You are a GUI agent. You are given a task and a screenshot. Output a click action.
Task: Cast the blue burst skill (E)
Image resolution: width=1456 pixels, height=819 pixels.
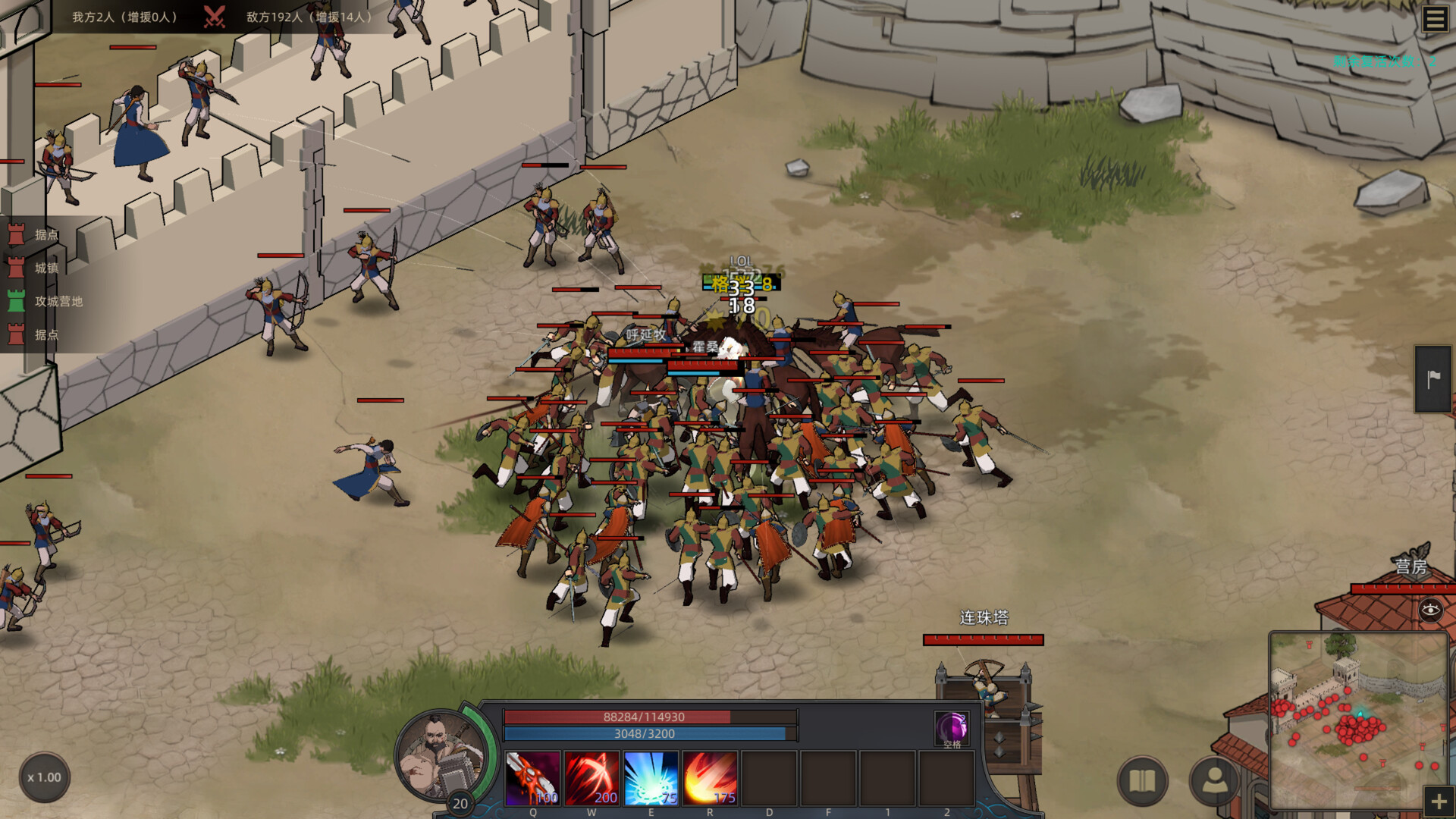click(651, 778)
